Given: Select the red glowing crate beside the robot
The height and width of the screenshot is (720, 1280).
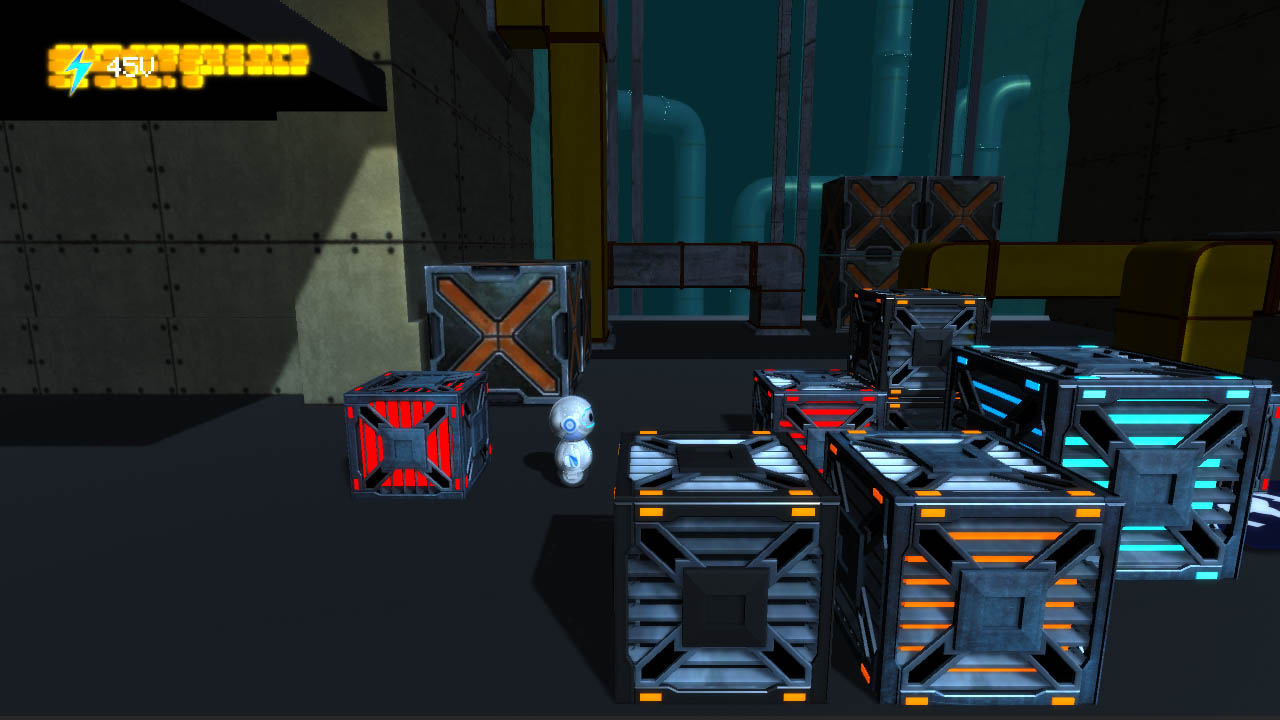Looking at the screenshot, I should click(x=408, y=440).
